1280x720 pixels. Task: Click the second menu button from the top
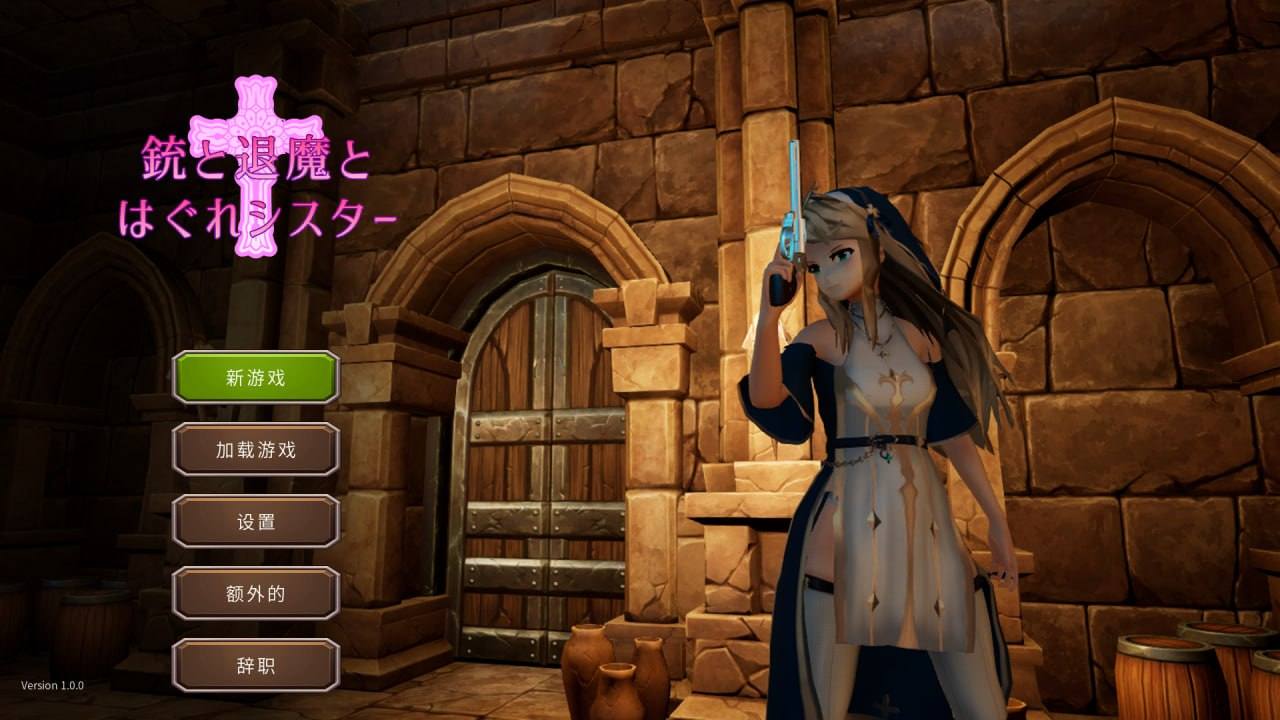coord(256,450)
